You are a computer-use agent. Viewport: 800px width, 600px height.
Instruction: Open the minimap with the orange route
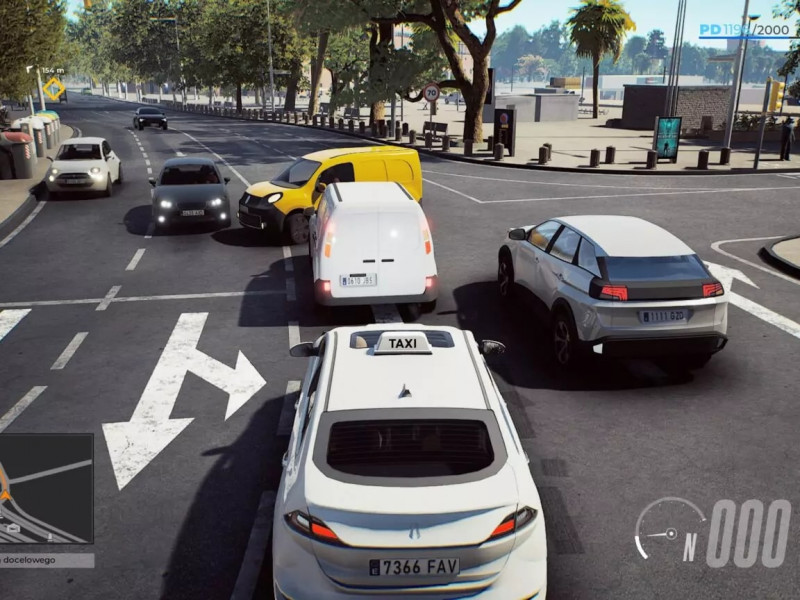tap(46, 488)
